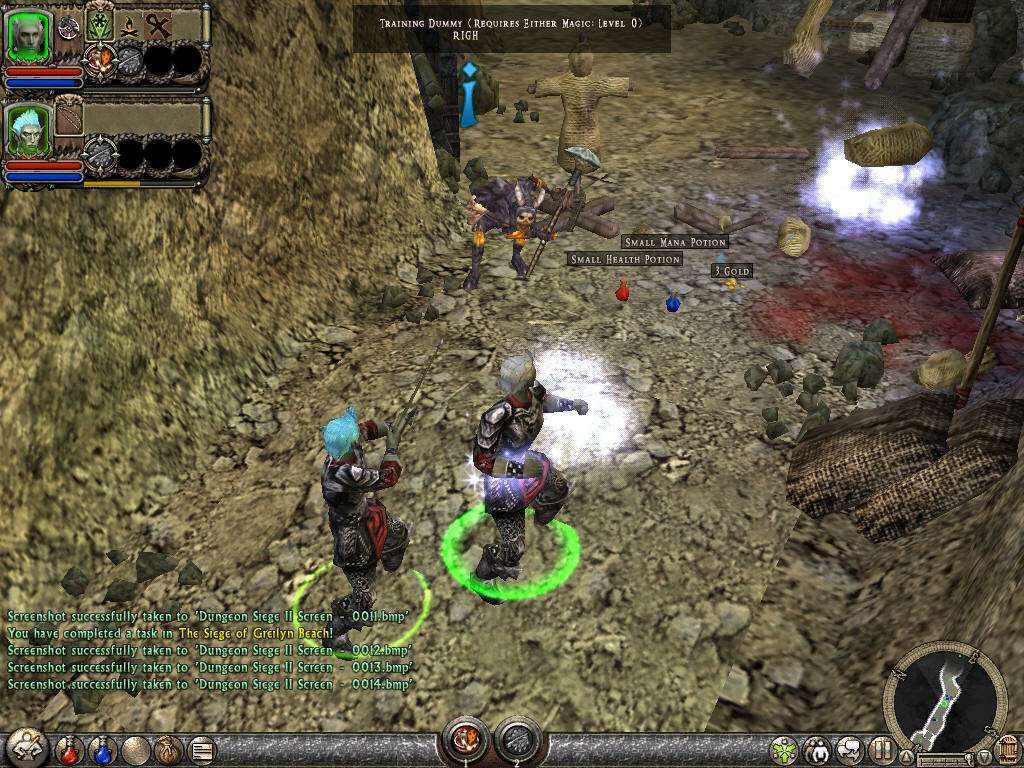
Task: Select the blue-haired elf companion portrait
Action: tap(27, 130)
